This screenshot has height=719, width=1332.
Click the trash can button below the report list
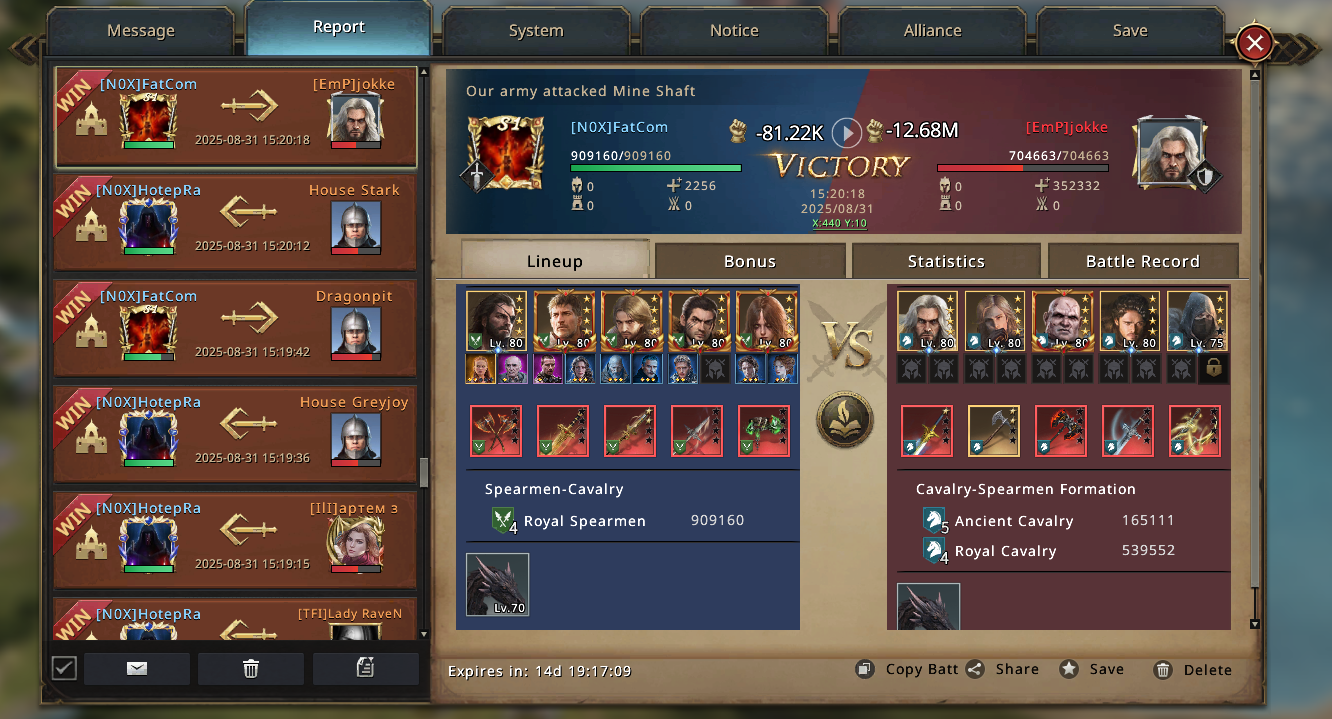[x=251, y=669]
